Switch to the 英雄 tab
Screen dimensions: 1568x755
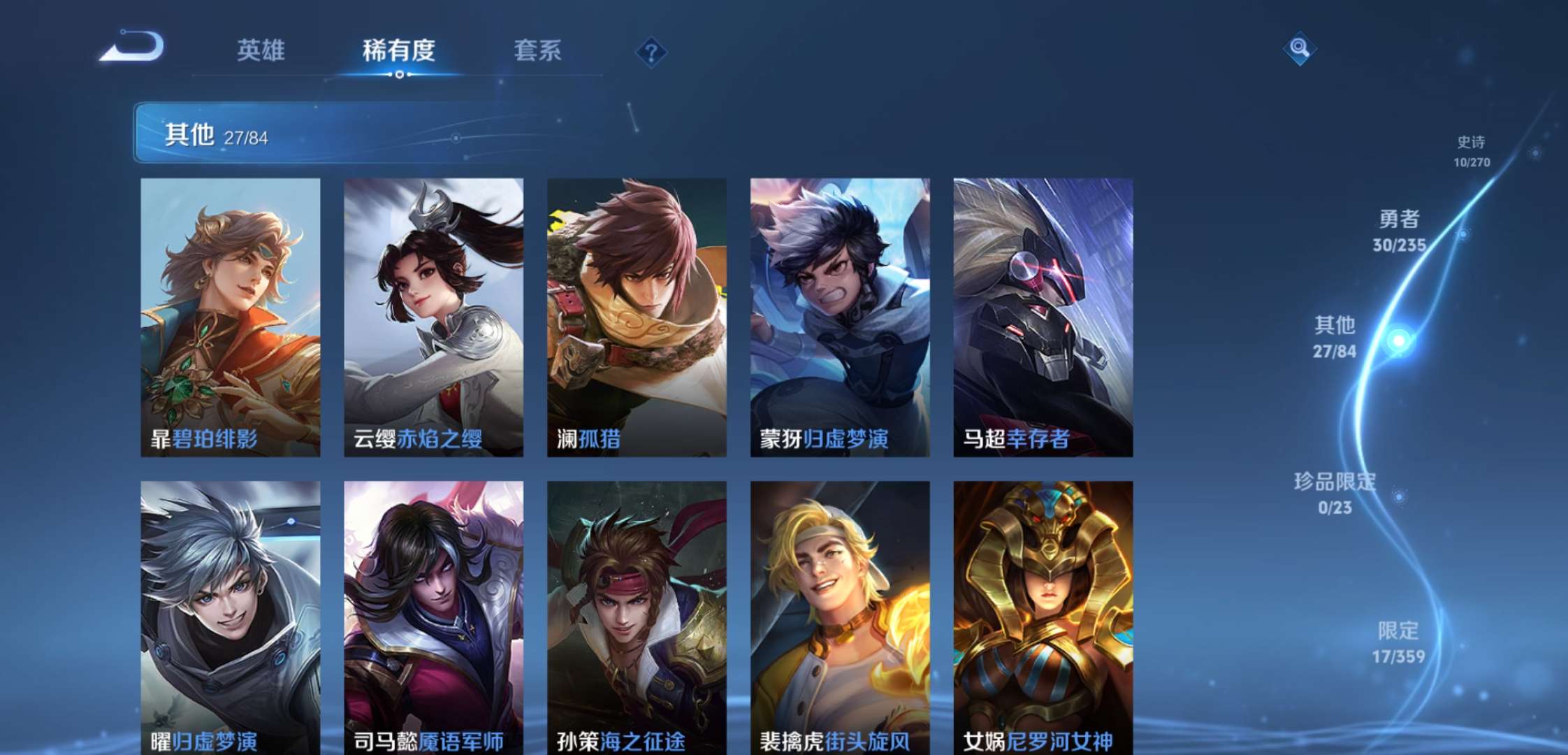pos(261,50)
